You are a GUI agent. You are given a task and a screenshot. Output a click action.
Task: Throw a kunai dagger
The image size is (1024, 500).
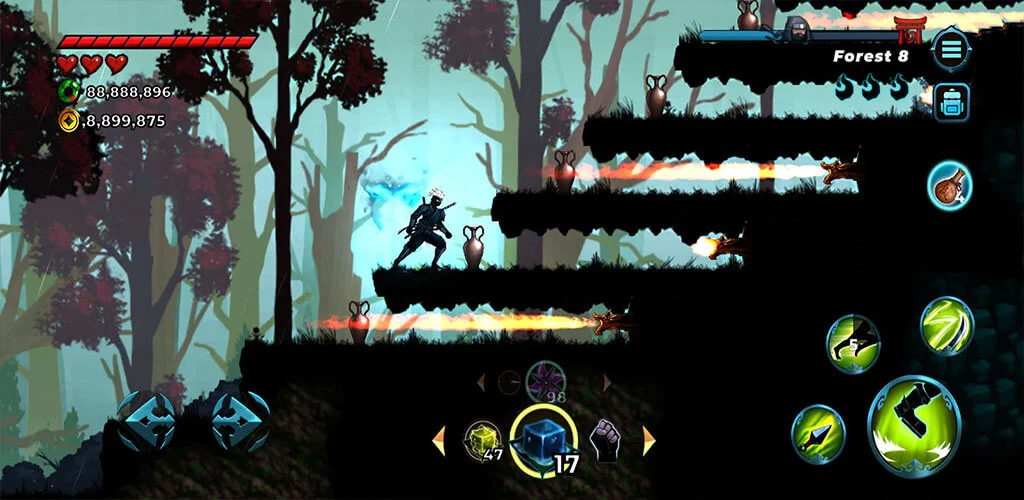pos(818,433)
